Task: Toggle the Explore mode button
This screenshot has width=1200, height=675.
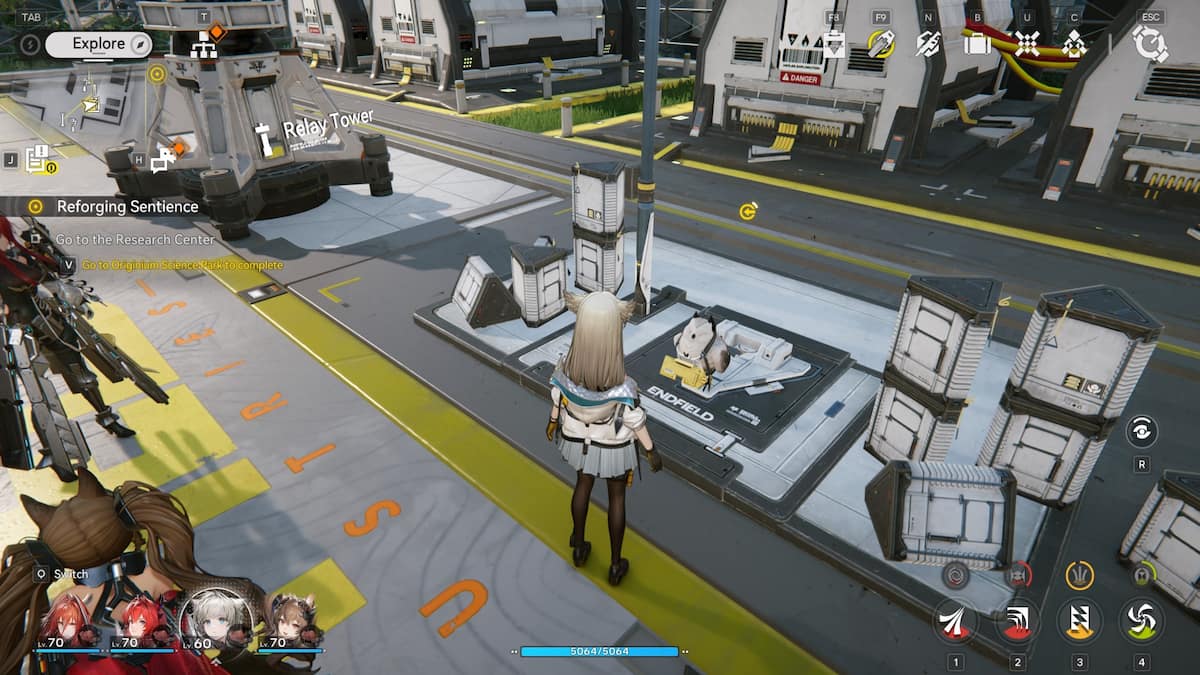Action: pyautogui.click(x=98, y=44)
